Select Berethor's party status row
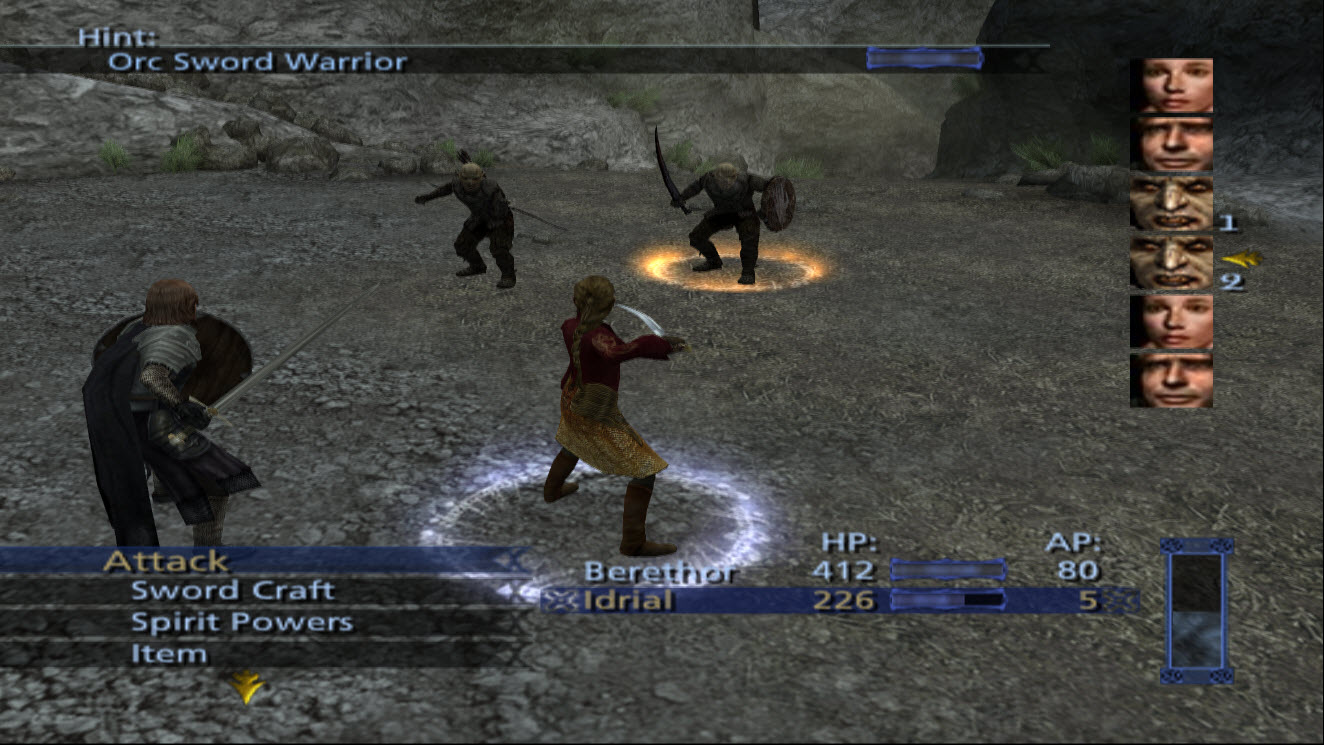 660,572
